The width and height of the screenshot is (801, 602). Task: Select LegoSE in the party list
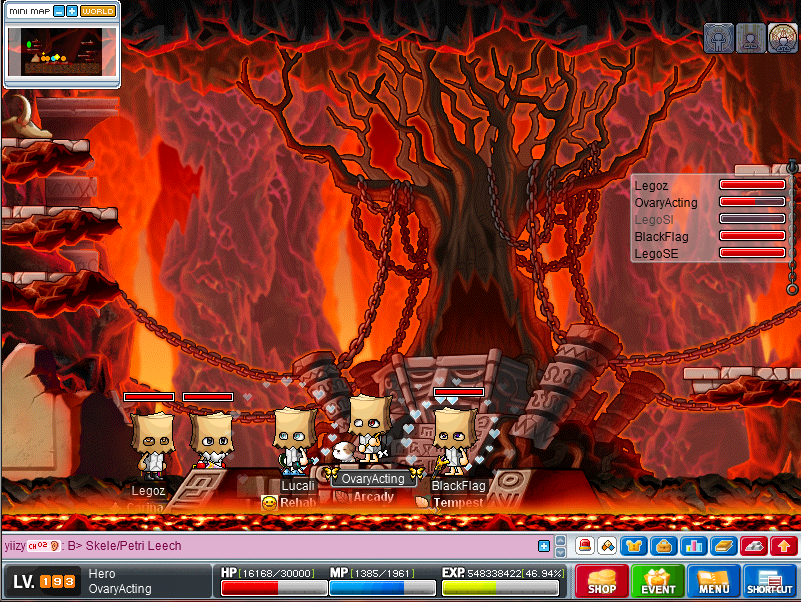656,254
